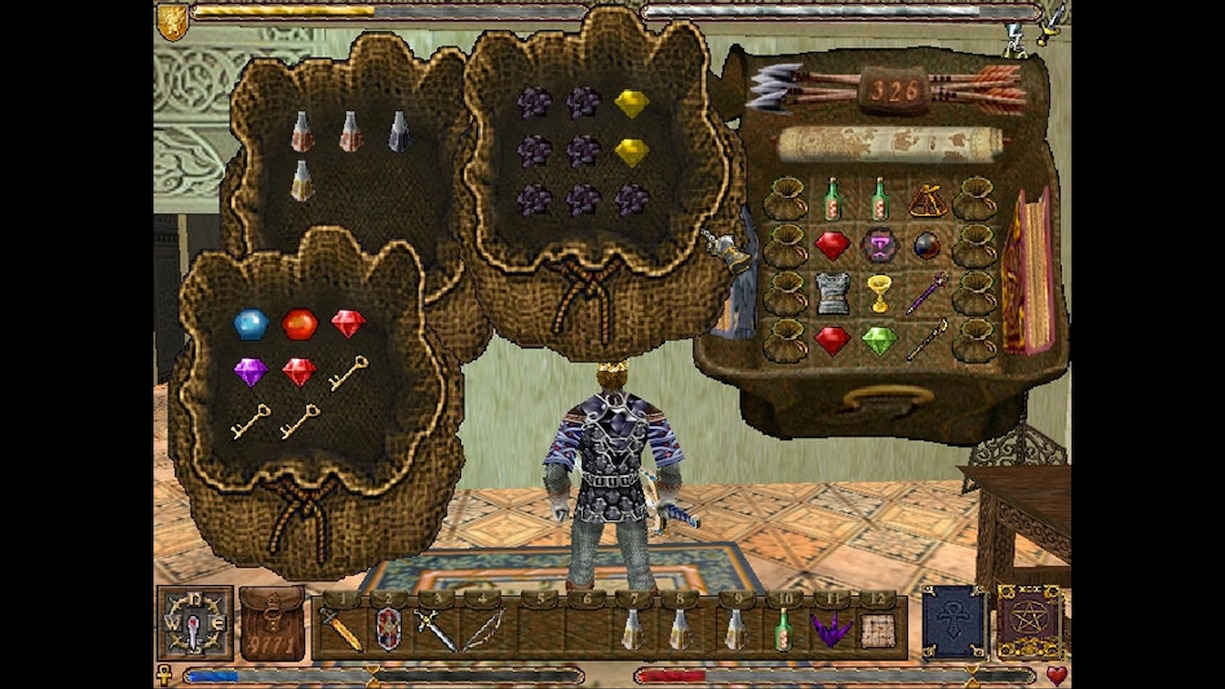
Task: Use the green bottle in hotbar slot 10
Action: point(783,630)
